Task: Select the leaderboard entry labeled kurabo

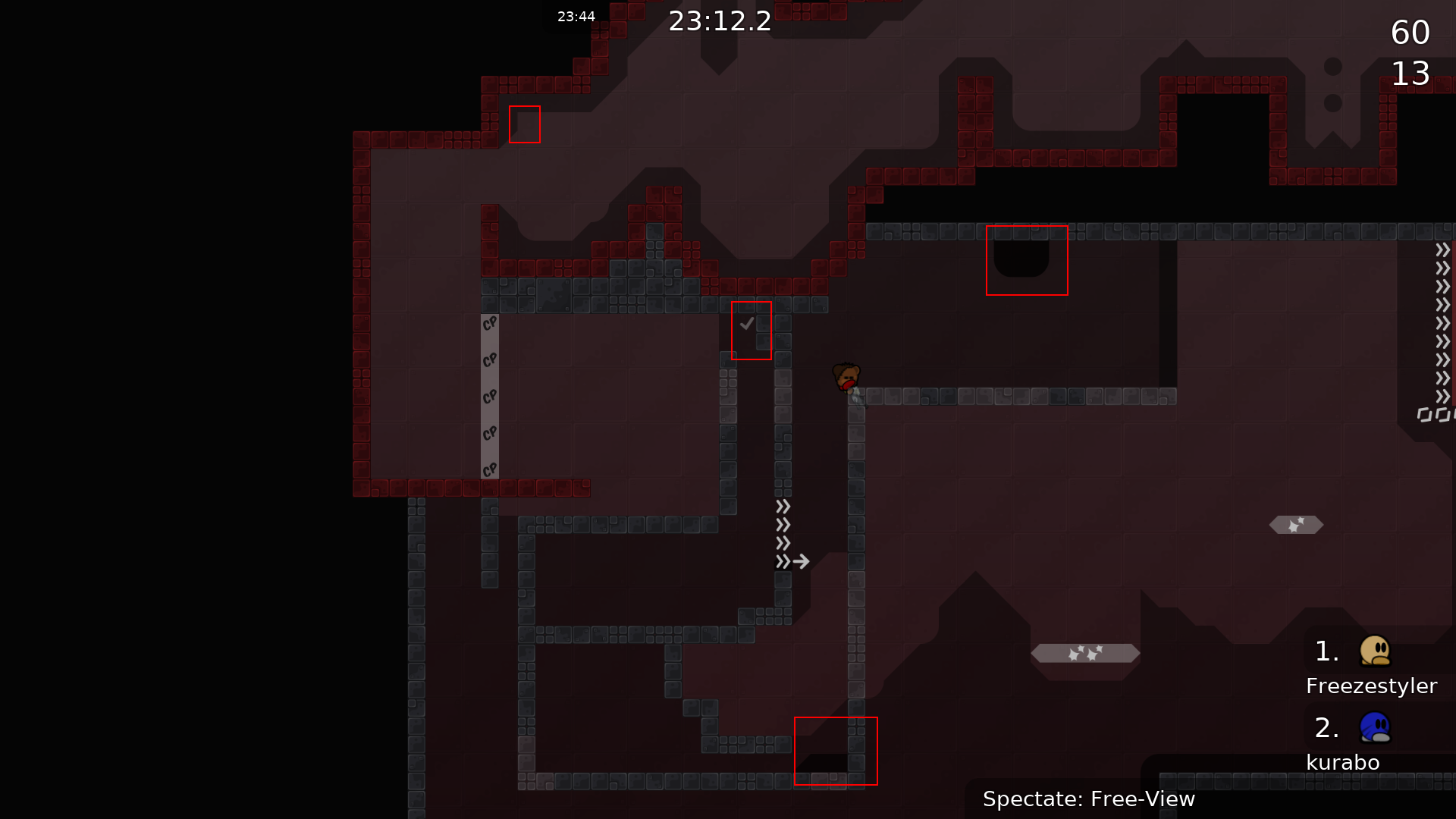Action: 1342,762
